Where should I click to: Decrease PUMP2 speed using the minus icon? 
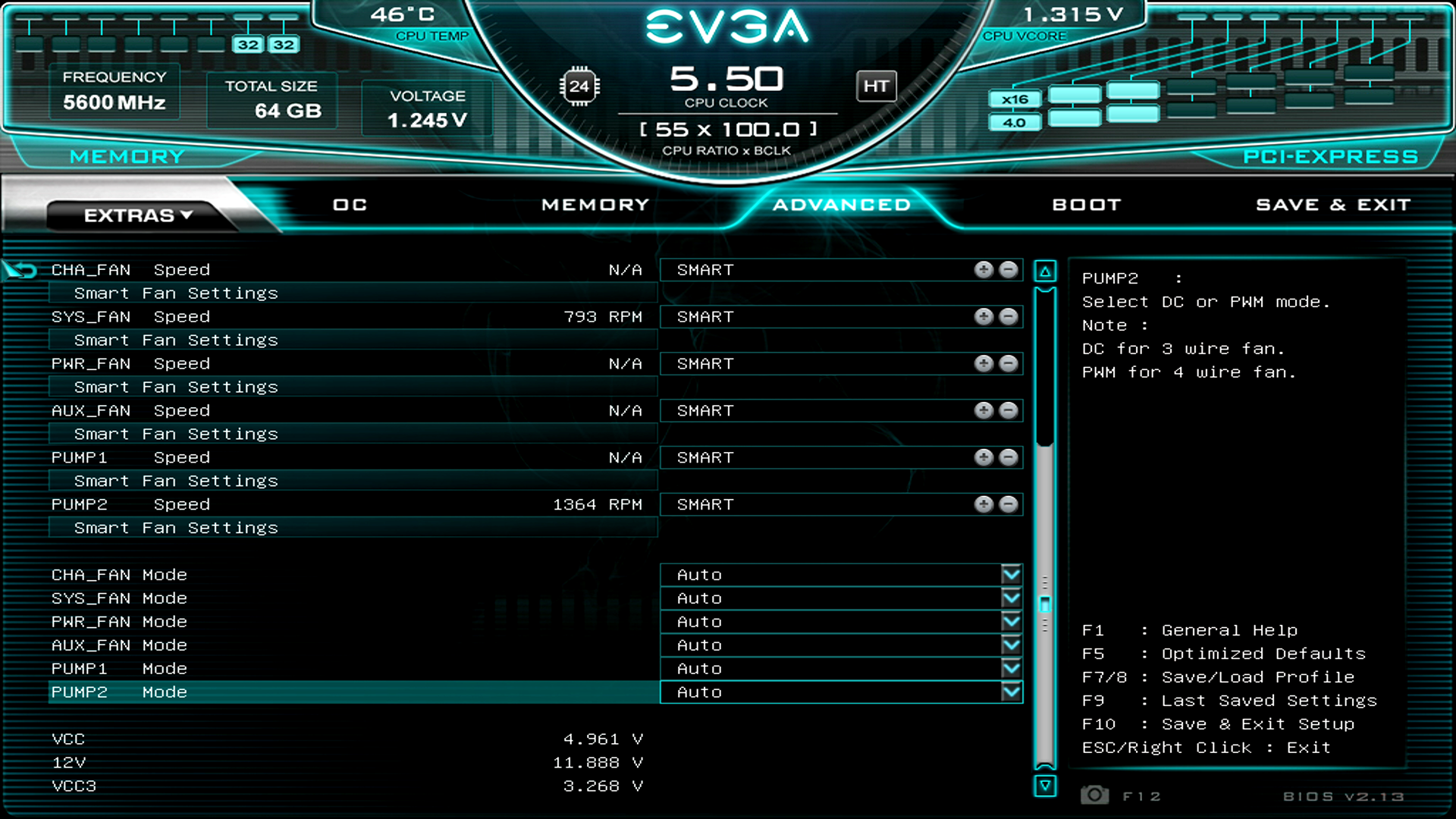1009,504
